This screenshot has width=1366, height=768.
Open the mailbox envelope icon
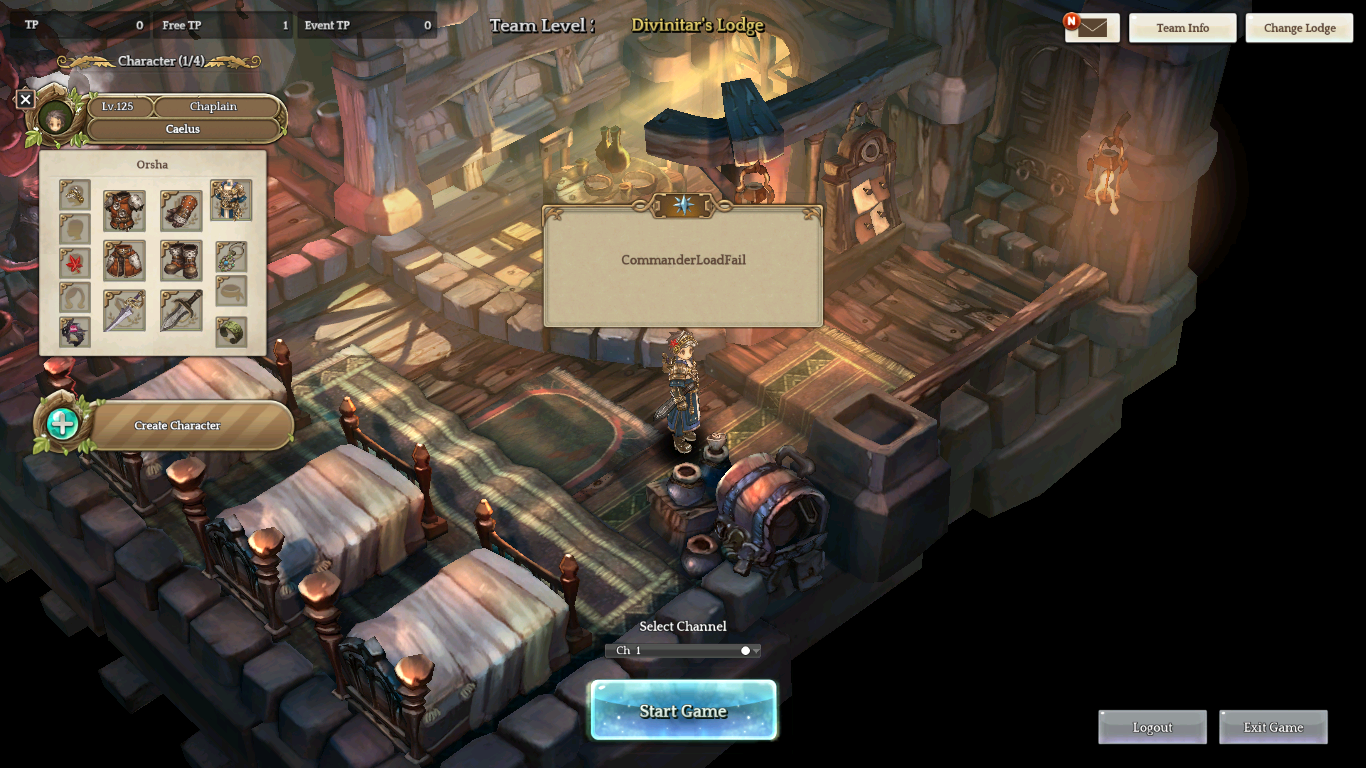coord(1092,28)
